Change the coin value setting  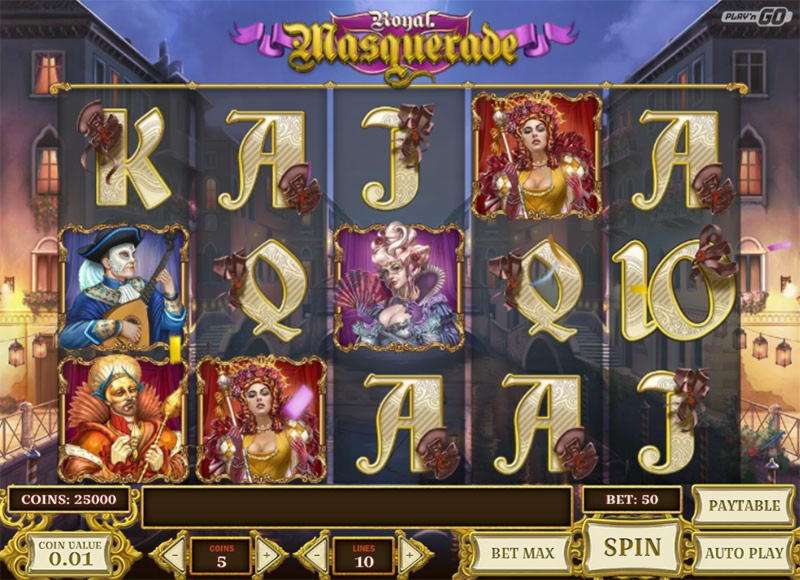point(68,553)
